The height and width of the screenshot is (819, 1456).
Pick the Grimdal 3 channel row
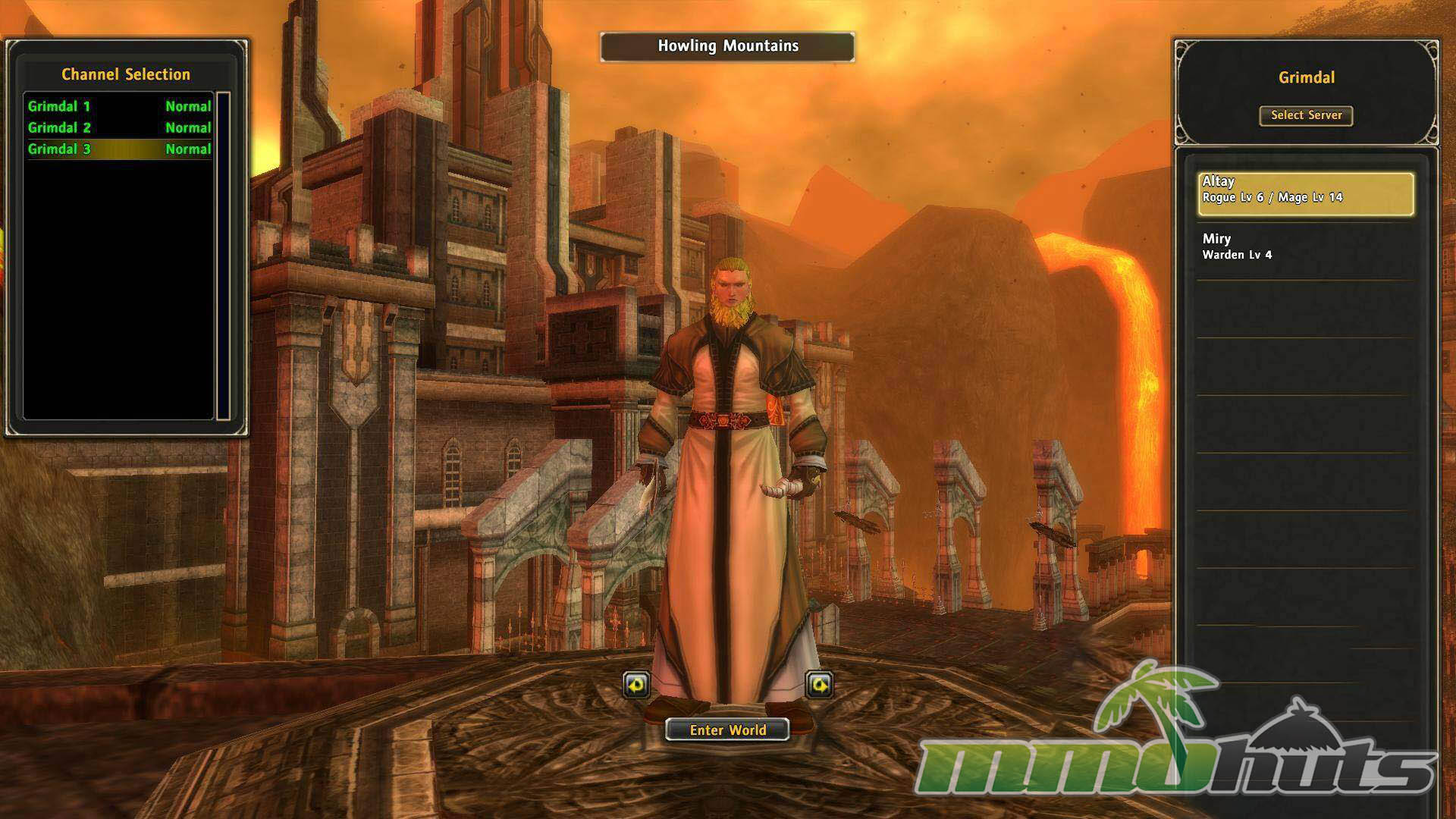[119, 149]
